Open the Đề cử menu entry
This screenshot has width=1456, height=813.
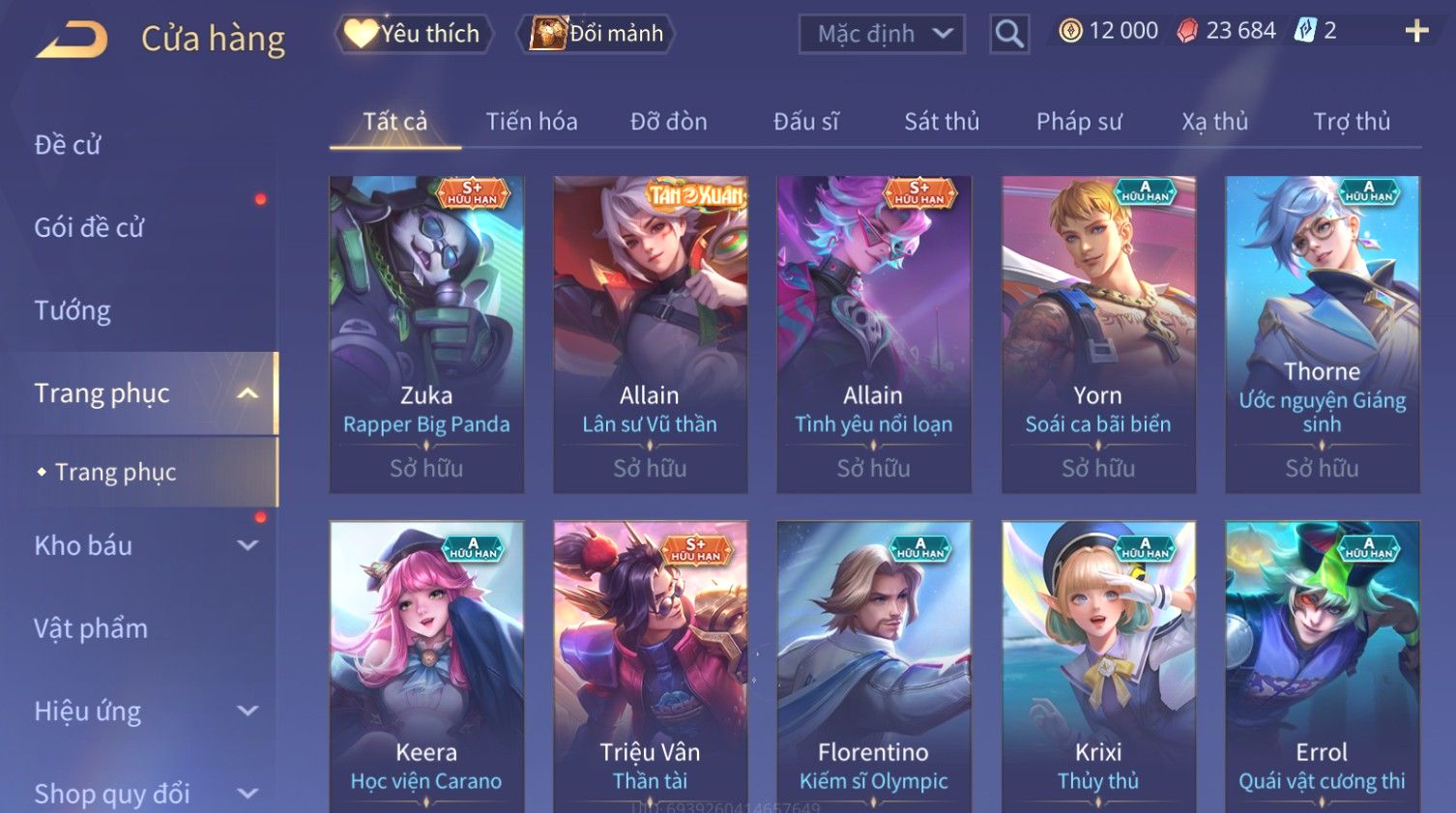tap(68, 145)
